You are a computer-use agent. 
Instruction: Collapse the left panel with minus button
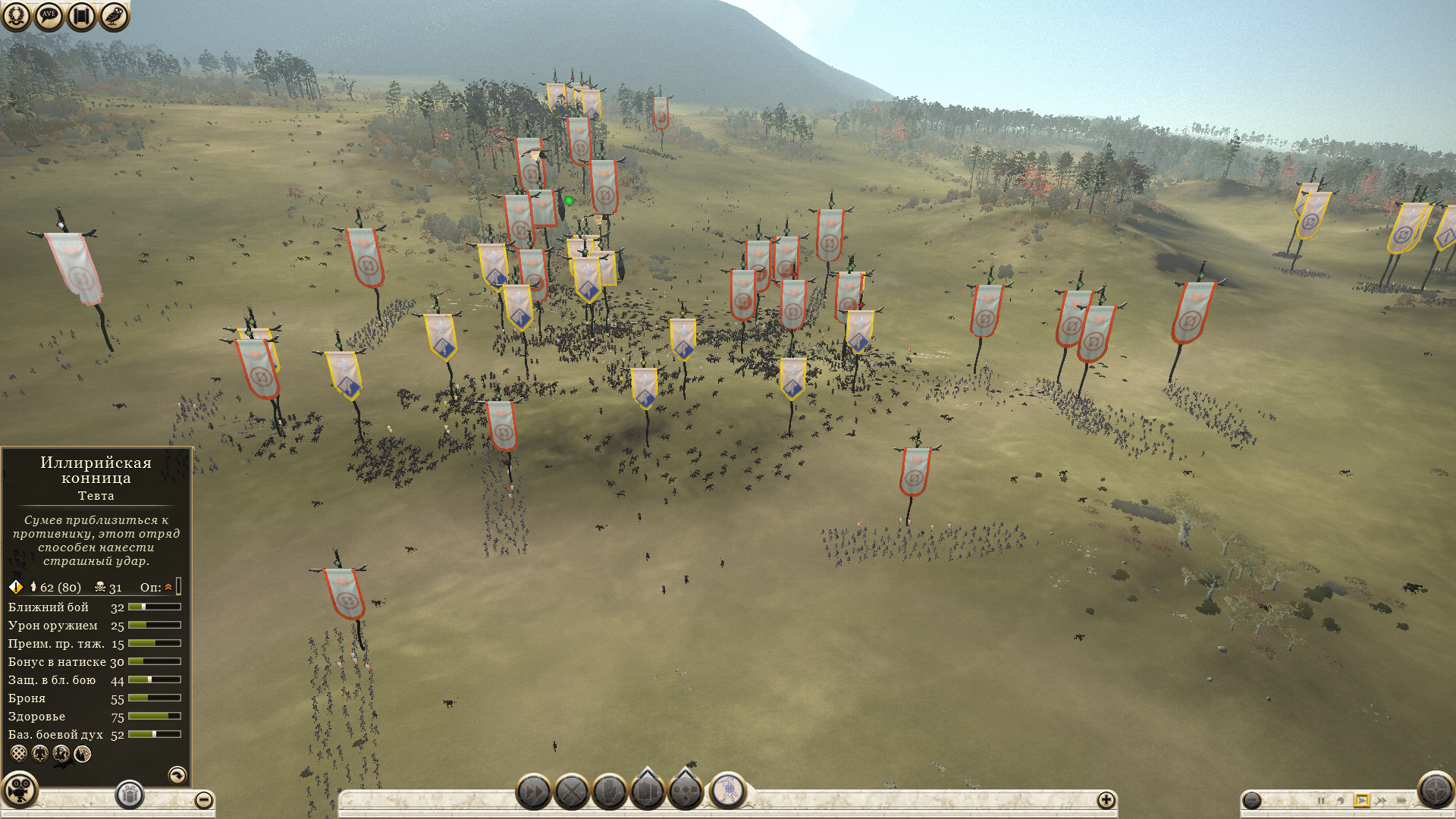[203, 800]
